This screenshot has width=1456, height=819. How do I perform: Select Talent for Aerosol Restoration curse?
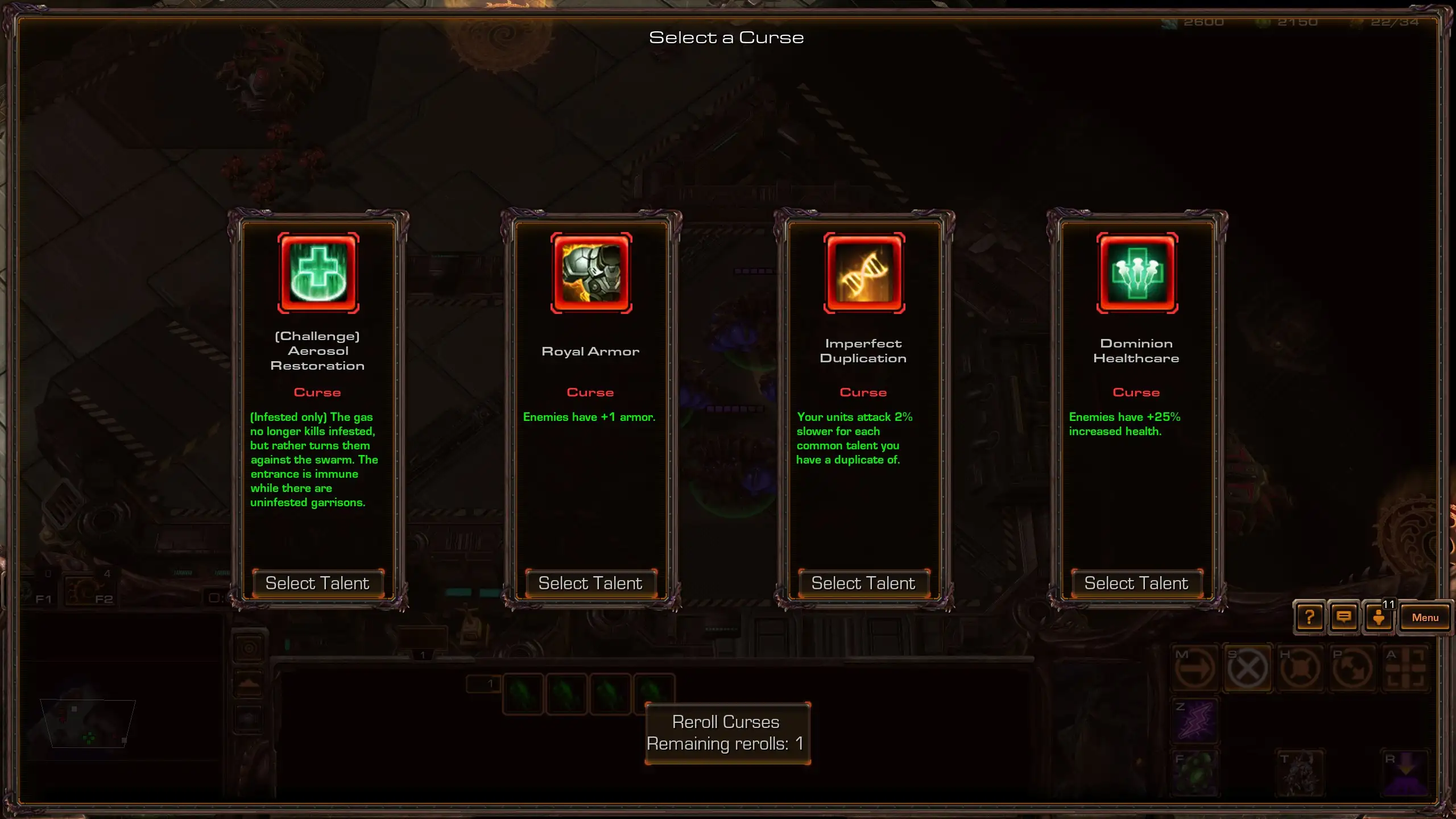pos(317,584)
